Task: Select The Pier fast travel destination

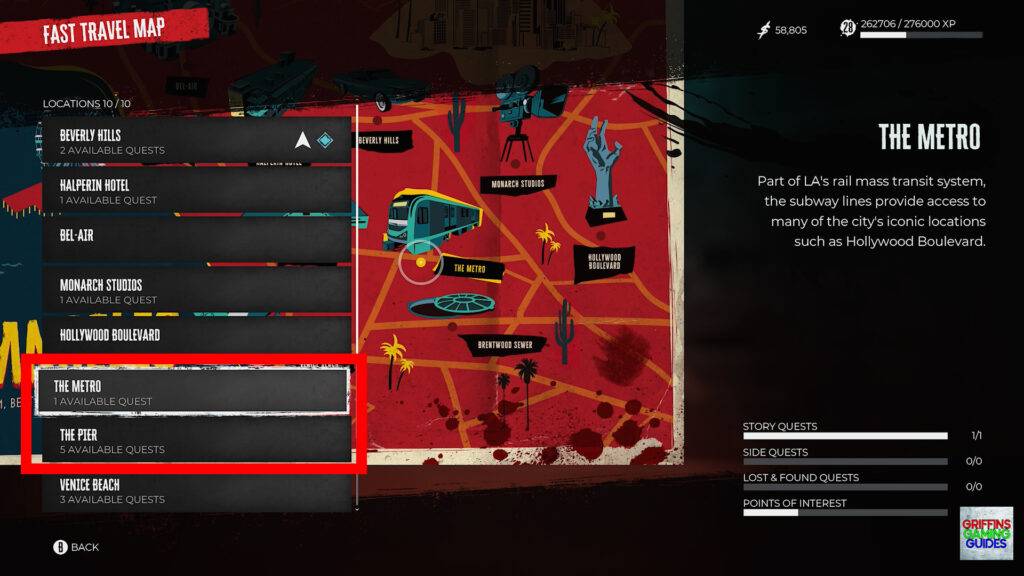Action: (196, 441)
